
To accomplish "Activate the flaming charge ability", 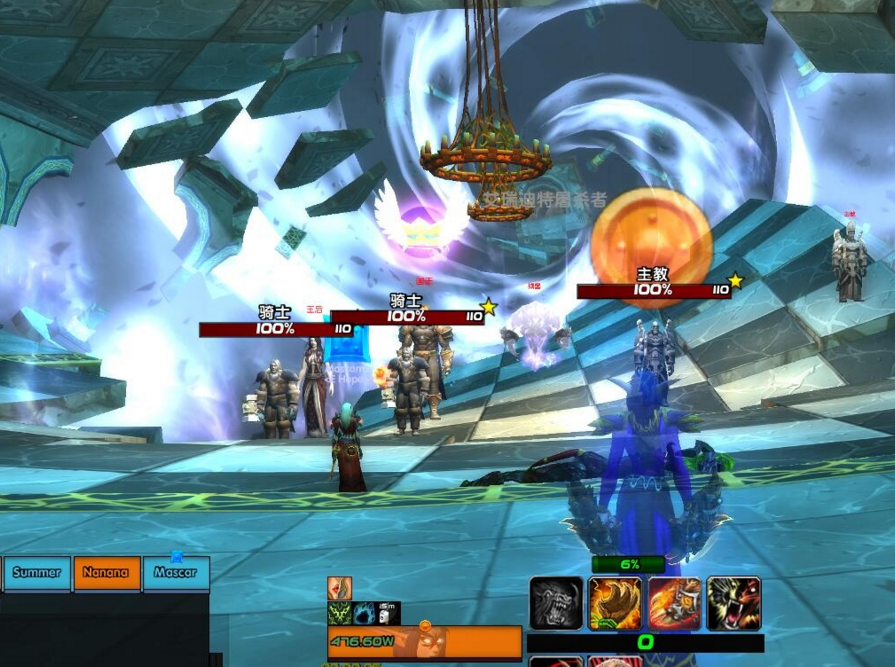I will tap(674, 604).
